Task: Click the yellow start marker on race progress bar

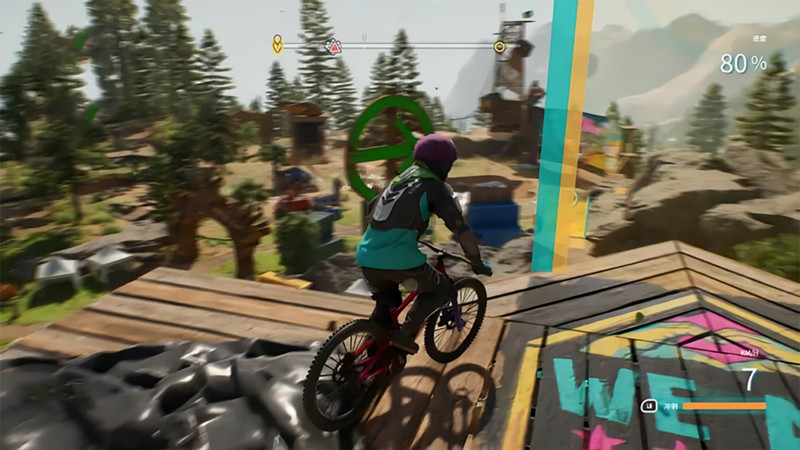Action: (x=278, y=44)
